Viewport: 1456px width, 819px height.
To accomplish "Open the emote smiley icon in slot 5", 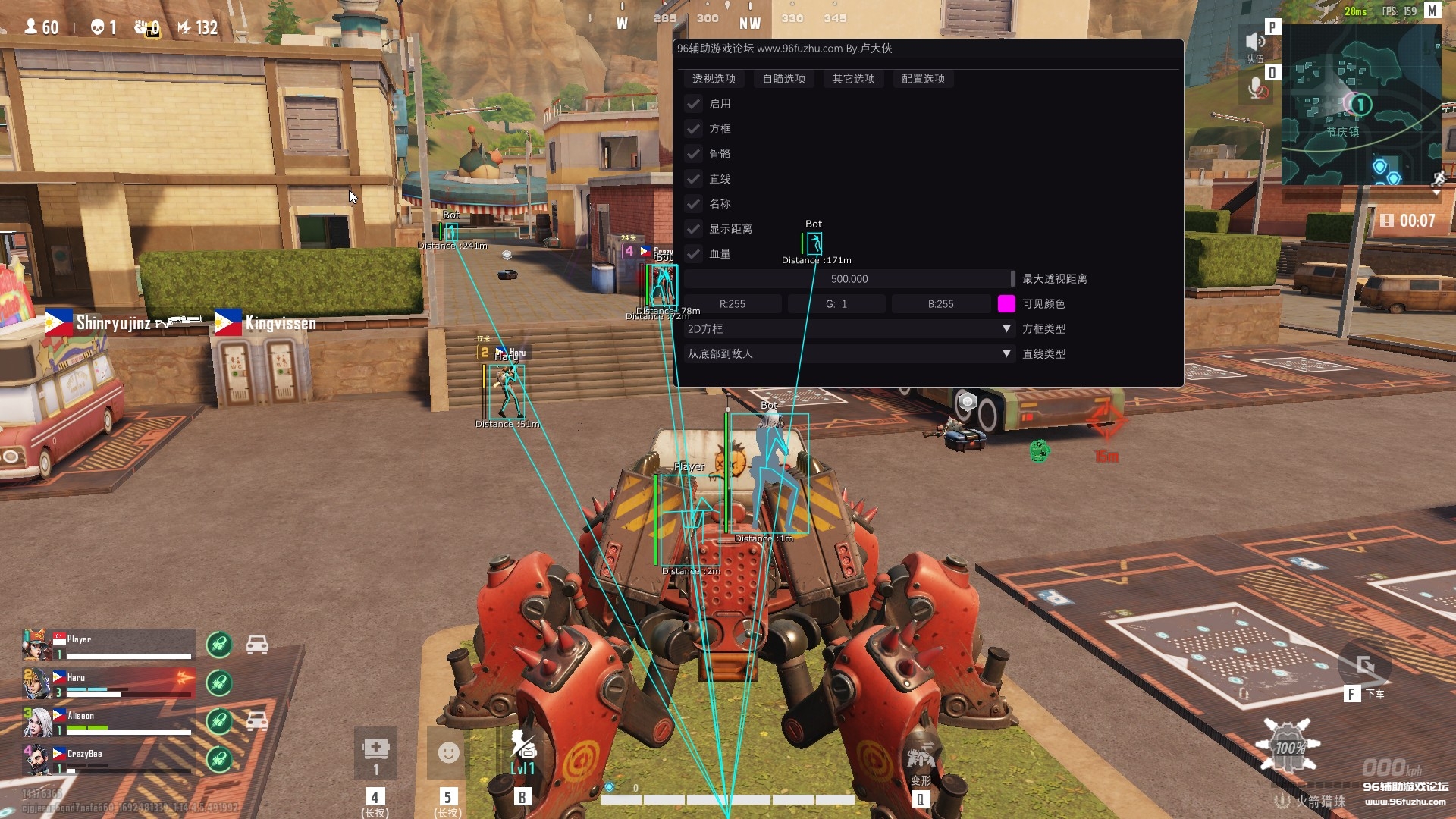I will (x=447, y=755).
